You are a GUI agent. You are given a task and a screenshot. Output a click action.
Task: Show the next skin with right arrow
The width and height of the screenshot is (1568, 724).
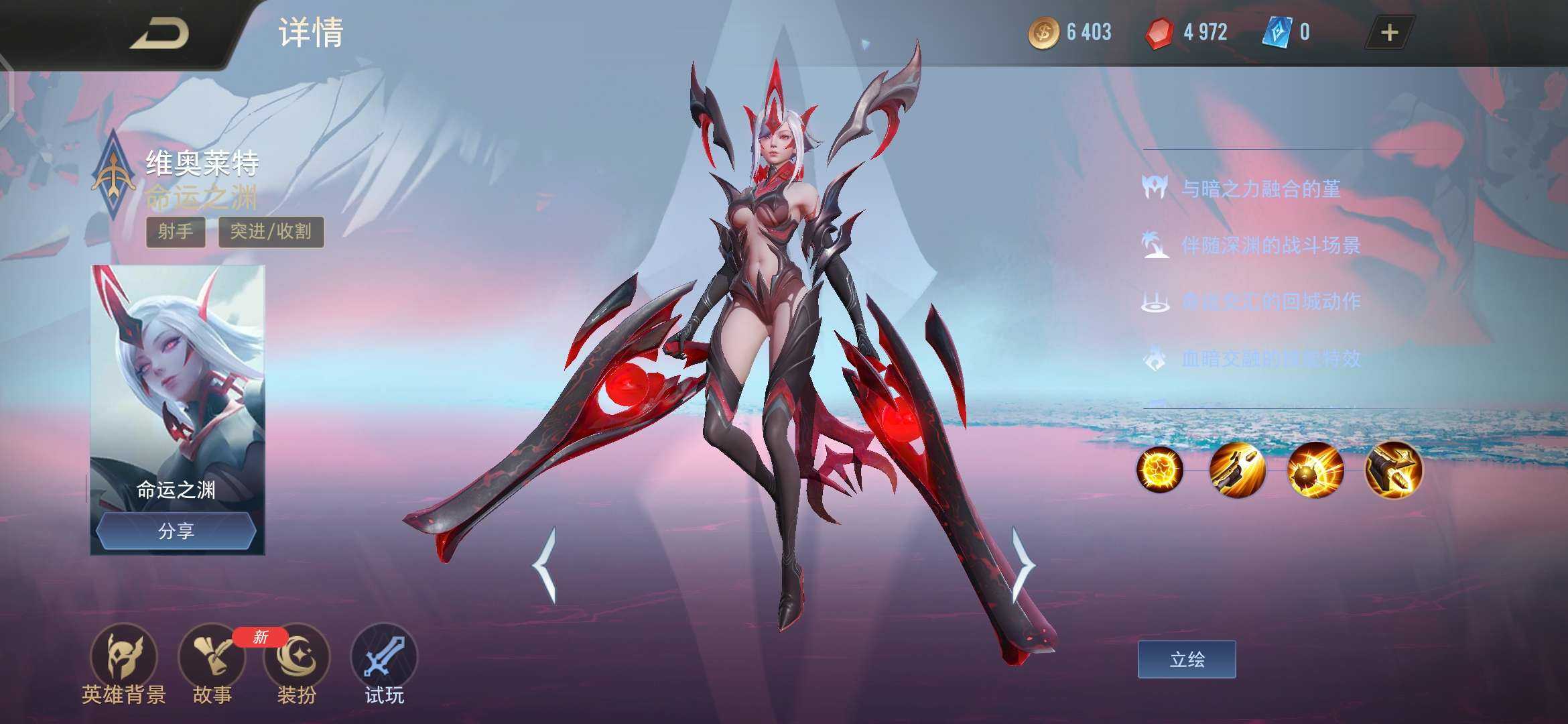[x=1023, y=565]
